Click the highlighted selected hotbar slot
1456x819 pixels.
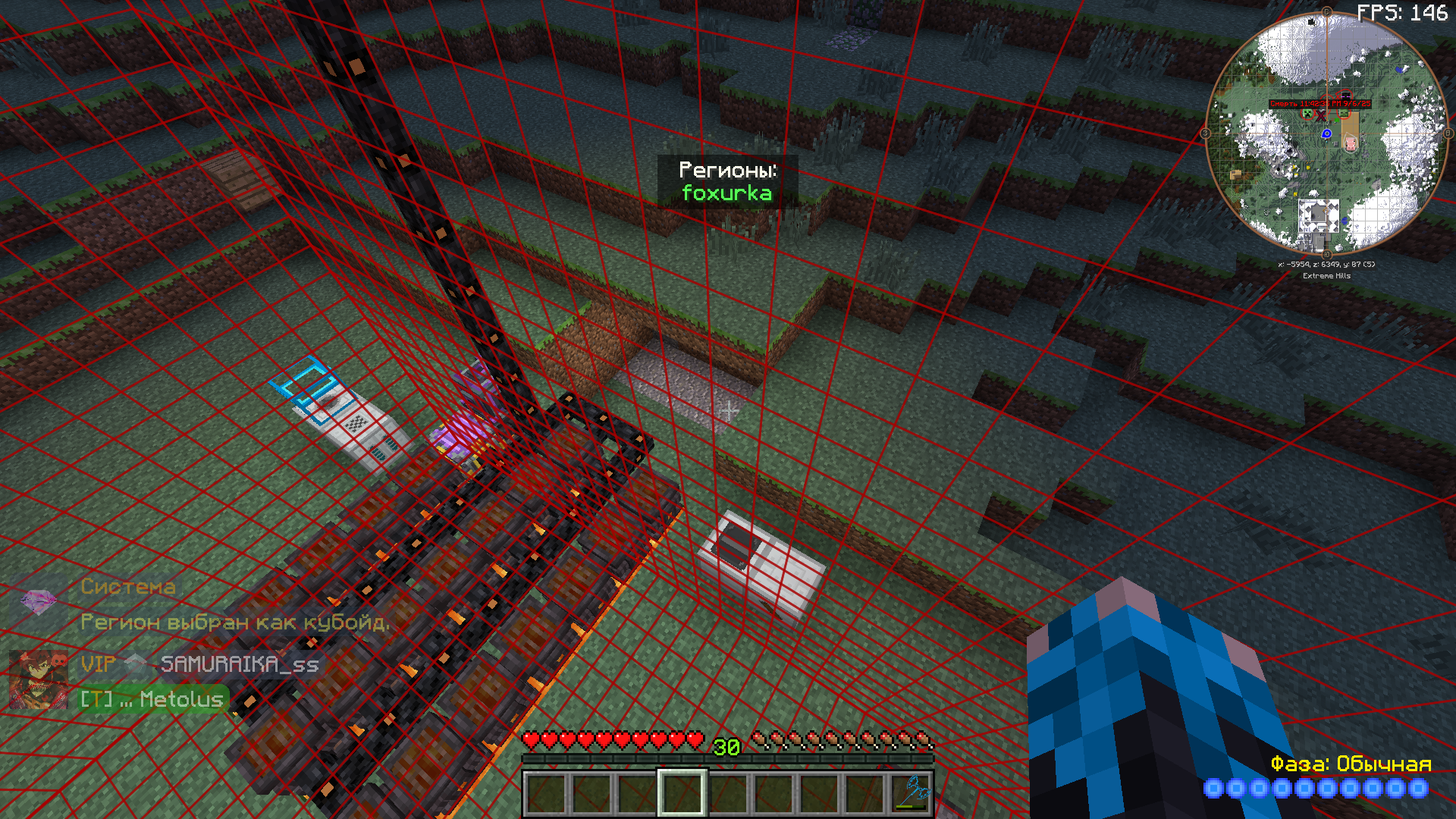(x=682, y=793)
